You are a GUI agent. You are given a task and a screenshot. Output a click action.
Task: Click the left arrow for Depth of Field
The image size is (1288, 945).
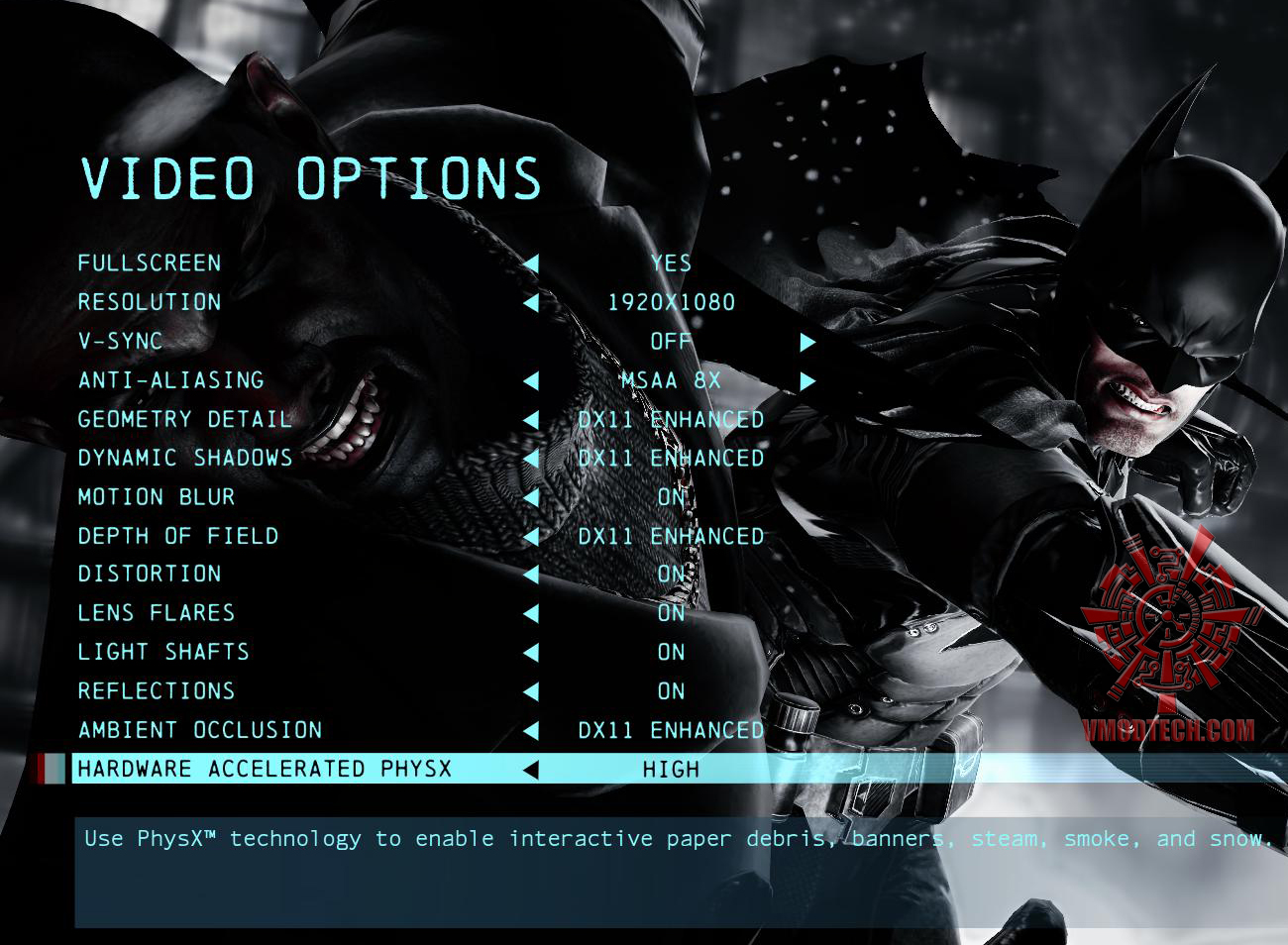531,536
